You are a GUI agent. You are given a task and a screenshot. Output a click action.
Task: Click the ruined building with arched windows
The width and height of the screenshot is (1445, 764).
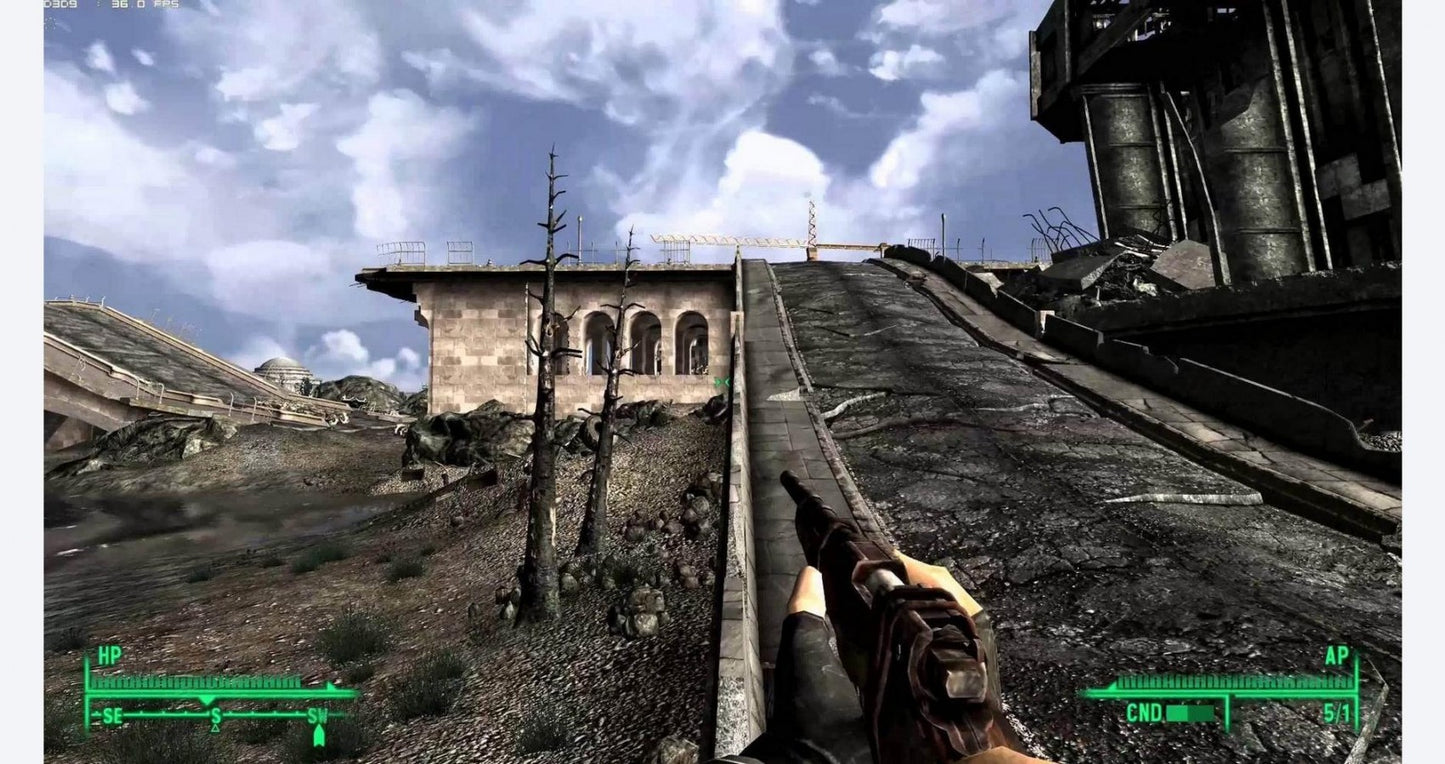[590, 340]
